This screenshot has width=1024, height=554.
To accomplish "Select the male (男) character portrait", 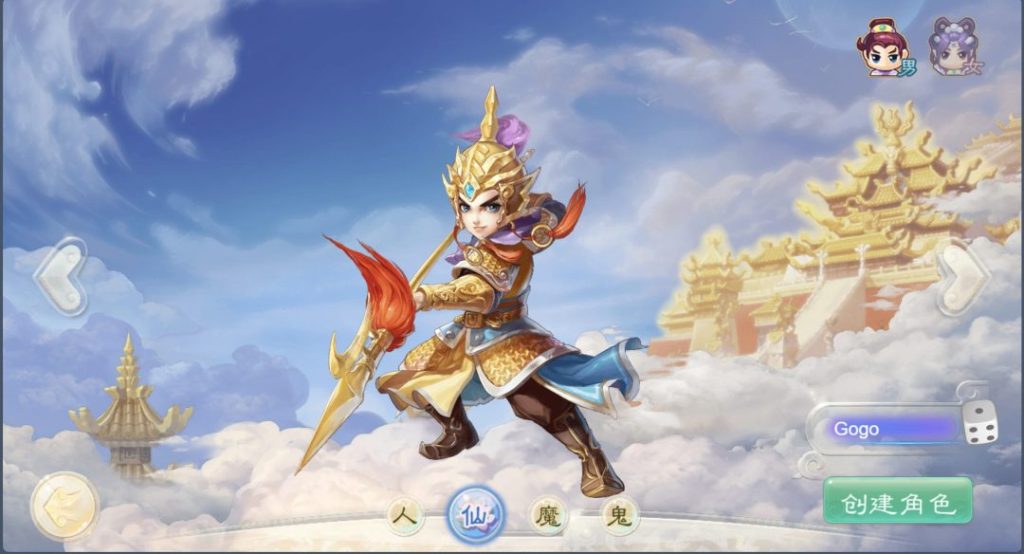I will (883, 47).
